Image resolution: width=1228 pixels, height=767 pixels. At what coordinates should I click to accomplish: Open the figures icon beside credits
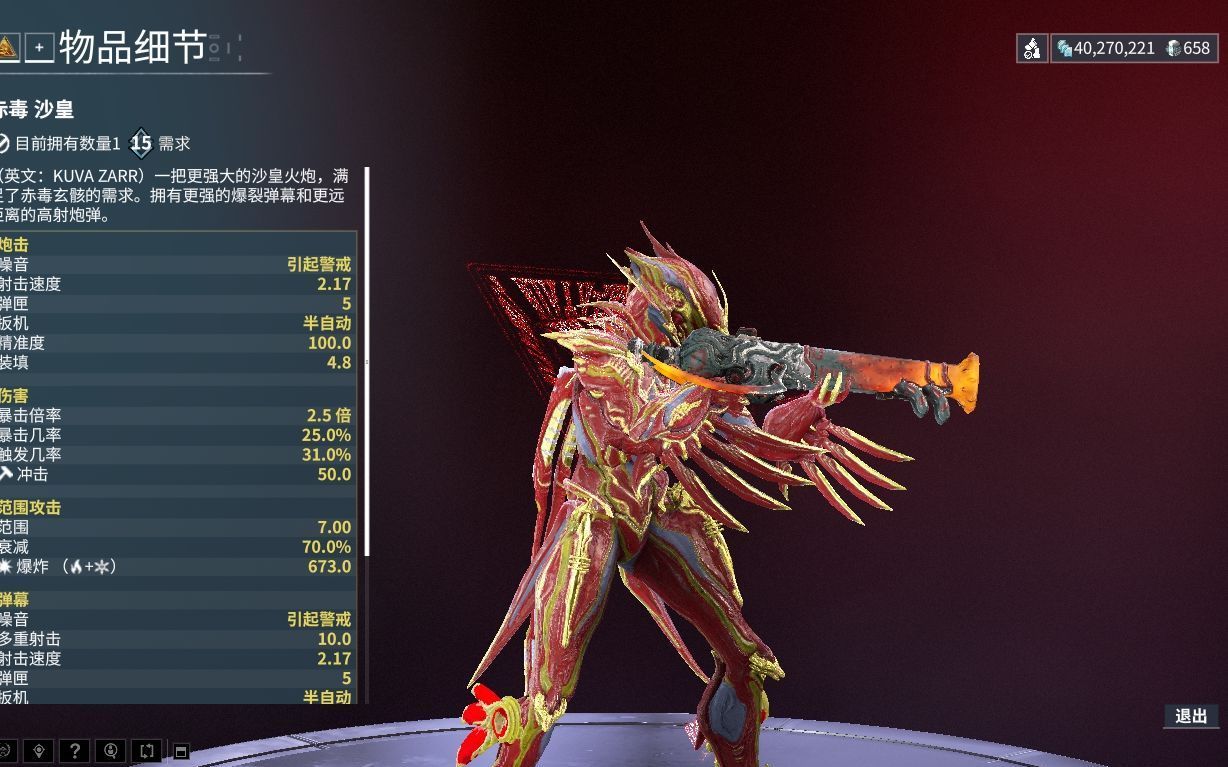(x=1032, y=48)
